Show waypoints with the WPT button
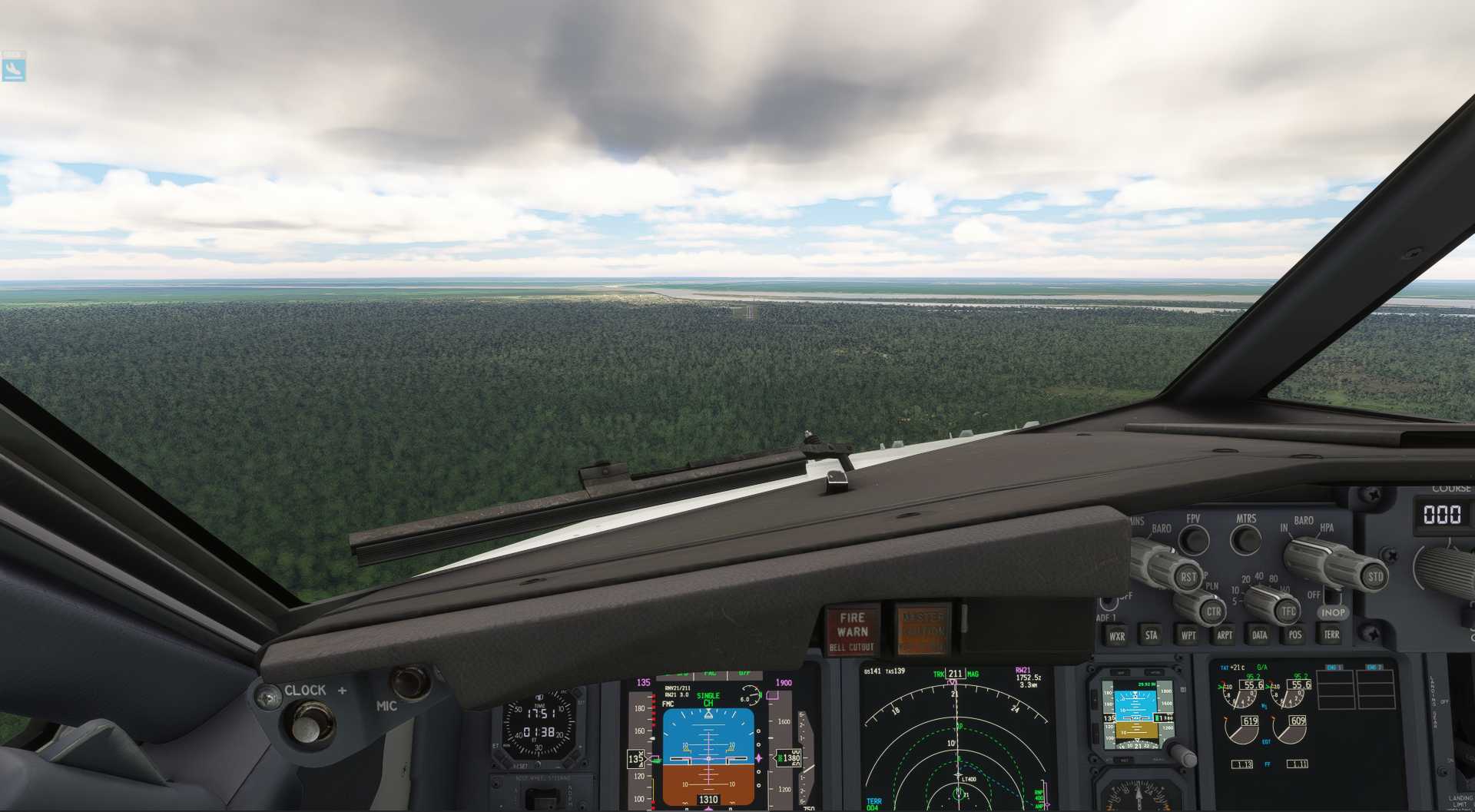Image resolution: width=1475 pixels, height=812 pixels. point(1189,635)
